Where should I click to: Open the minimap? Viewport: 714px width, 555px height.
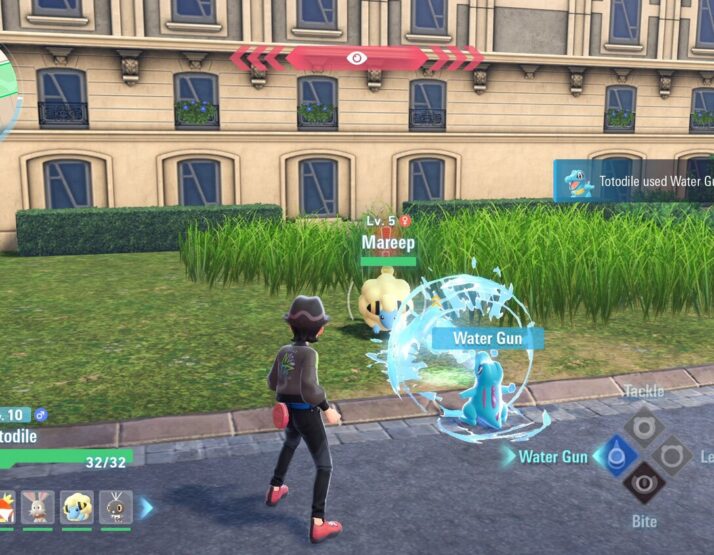point(8,90)
